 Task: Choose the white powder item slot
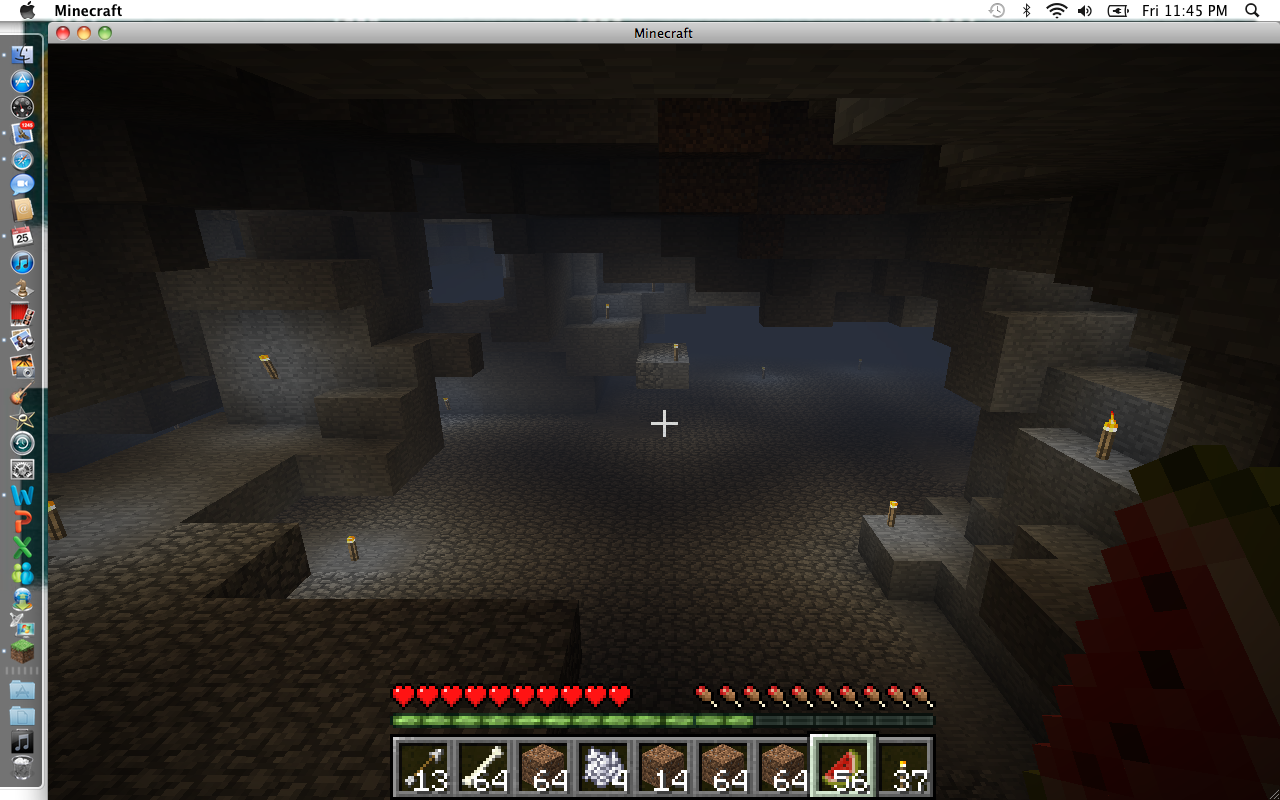[x=603, y=768]
